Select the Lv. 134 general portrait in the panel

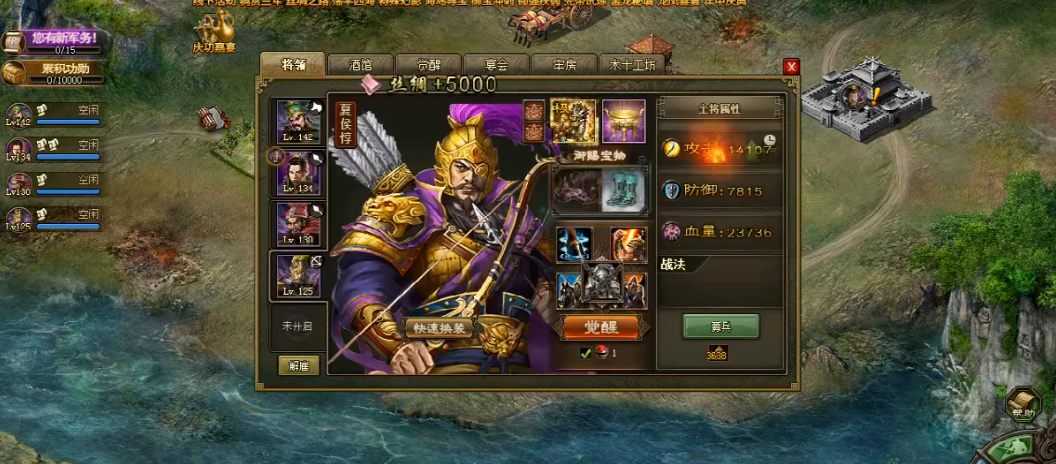[x=298, y=172]
